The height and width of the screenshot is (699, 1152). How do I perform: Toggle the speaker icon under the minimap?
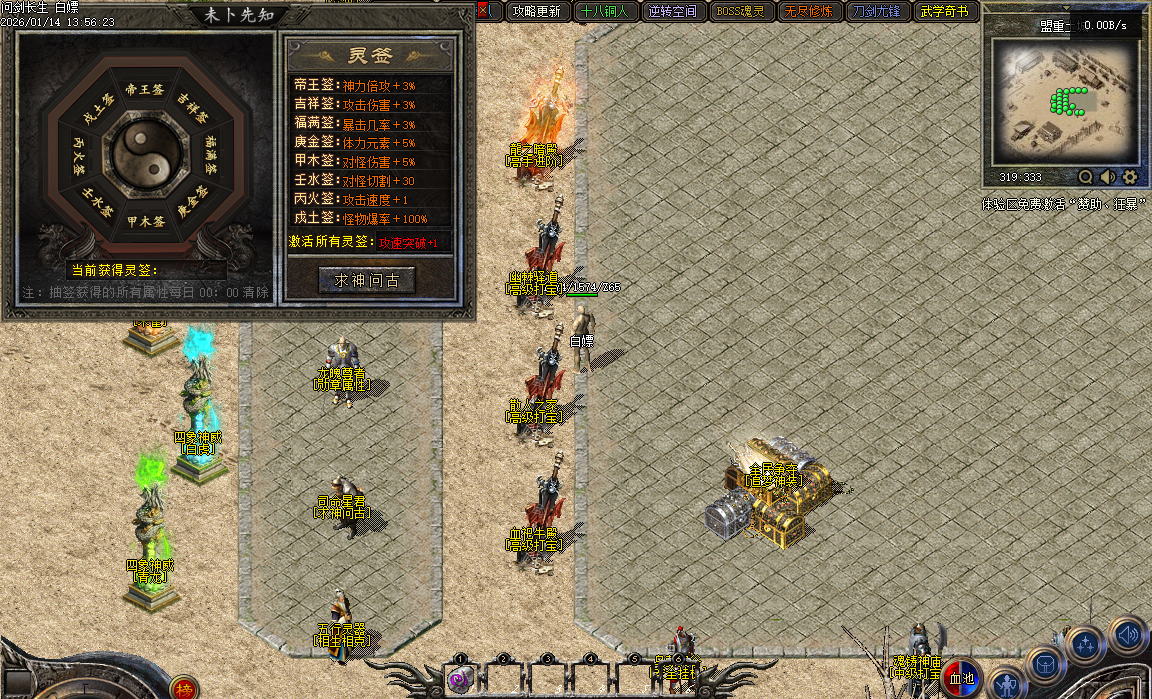click(1108, 177)
